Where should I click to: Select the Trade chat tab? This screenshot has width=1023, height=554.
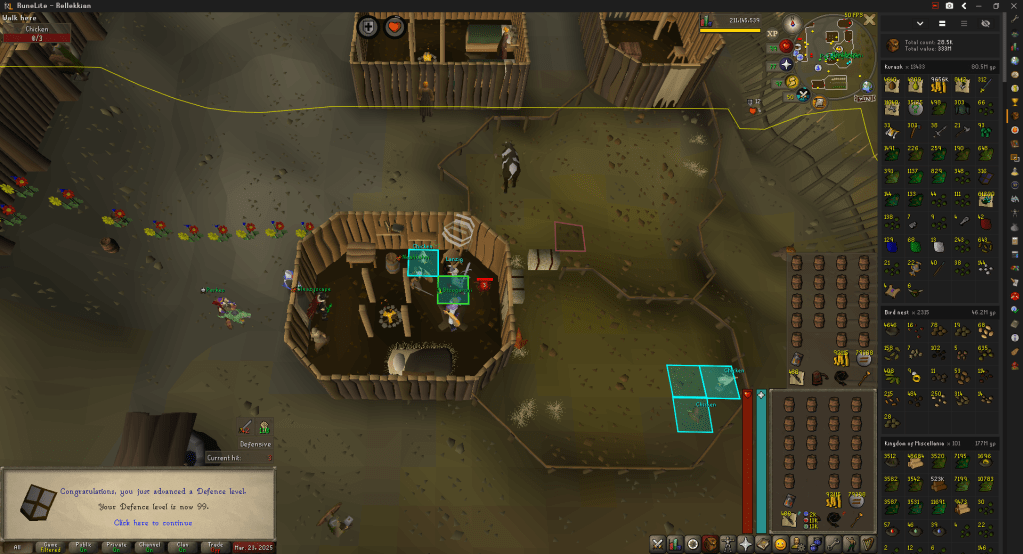click(x=213, y=547)
